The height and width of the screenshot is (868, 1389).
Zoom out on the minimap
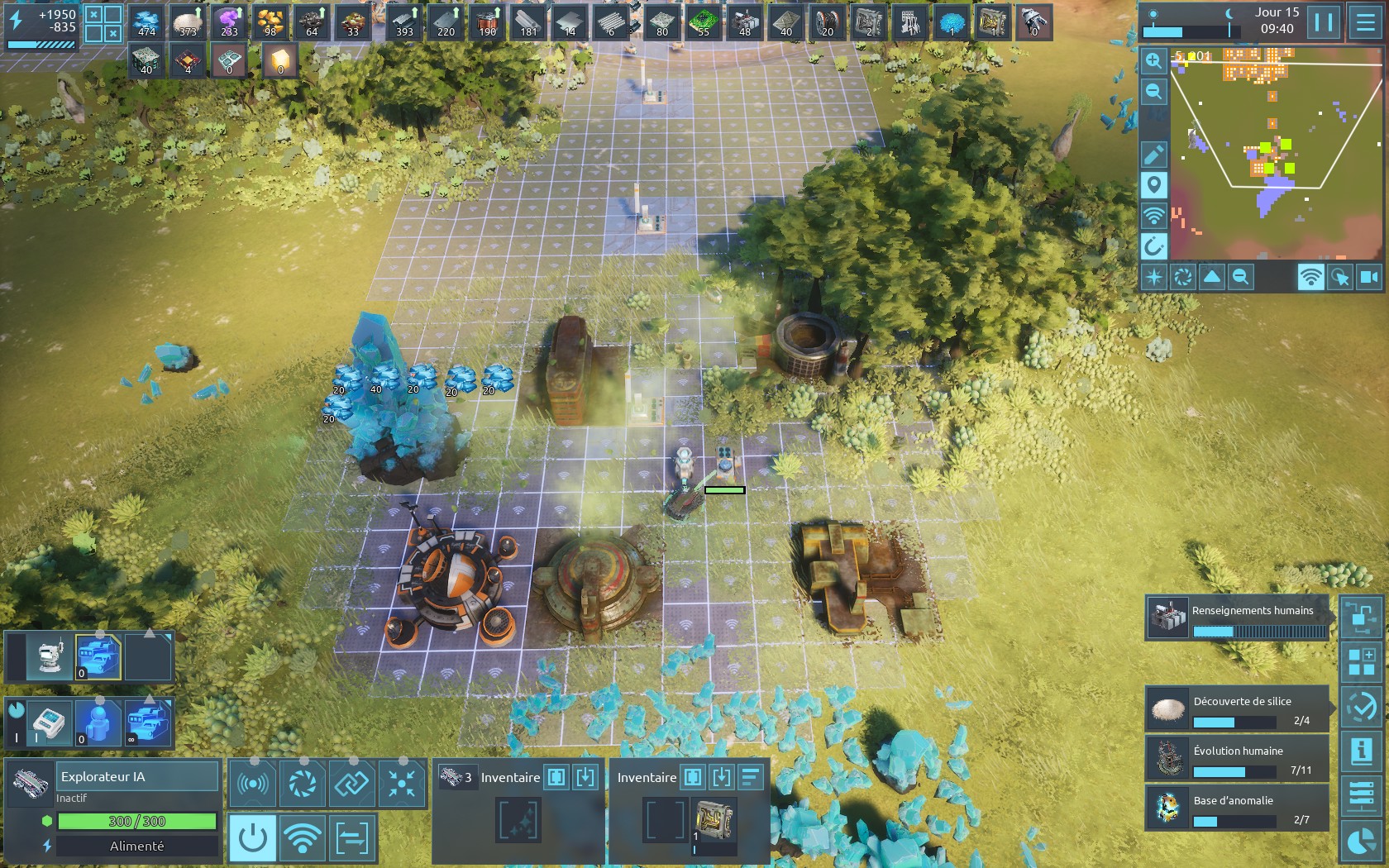(x=1153, y=91)
